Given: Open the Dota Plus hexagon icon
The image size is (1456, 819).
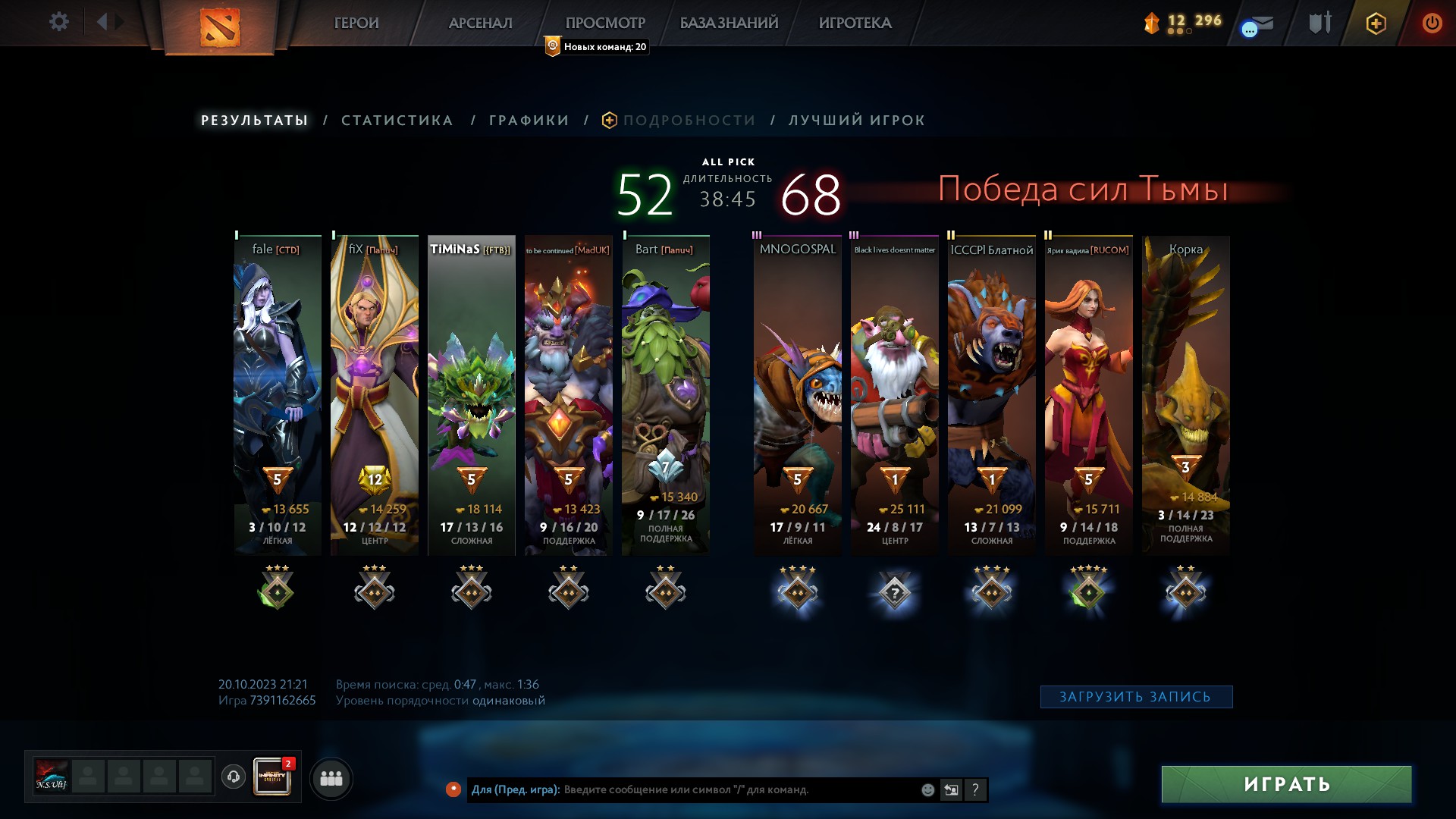Looking at the screenshot, I should [x=1375, y=23].
